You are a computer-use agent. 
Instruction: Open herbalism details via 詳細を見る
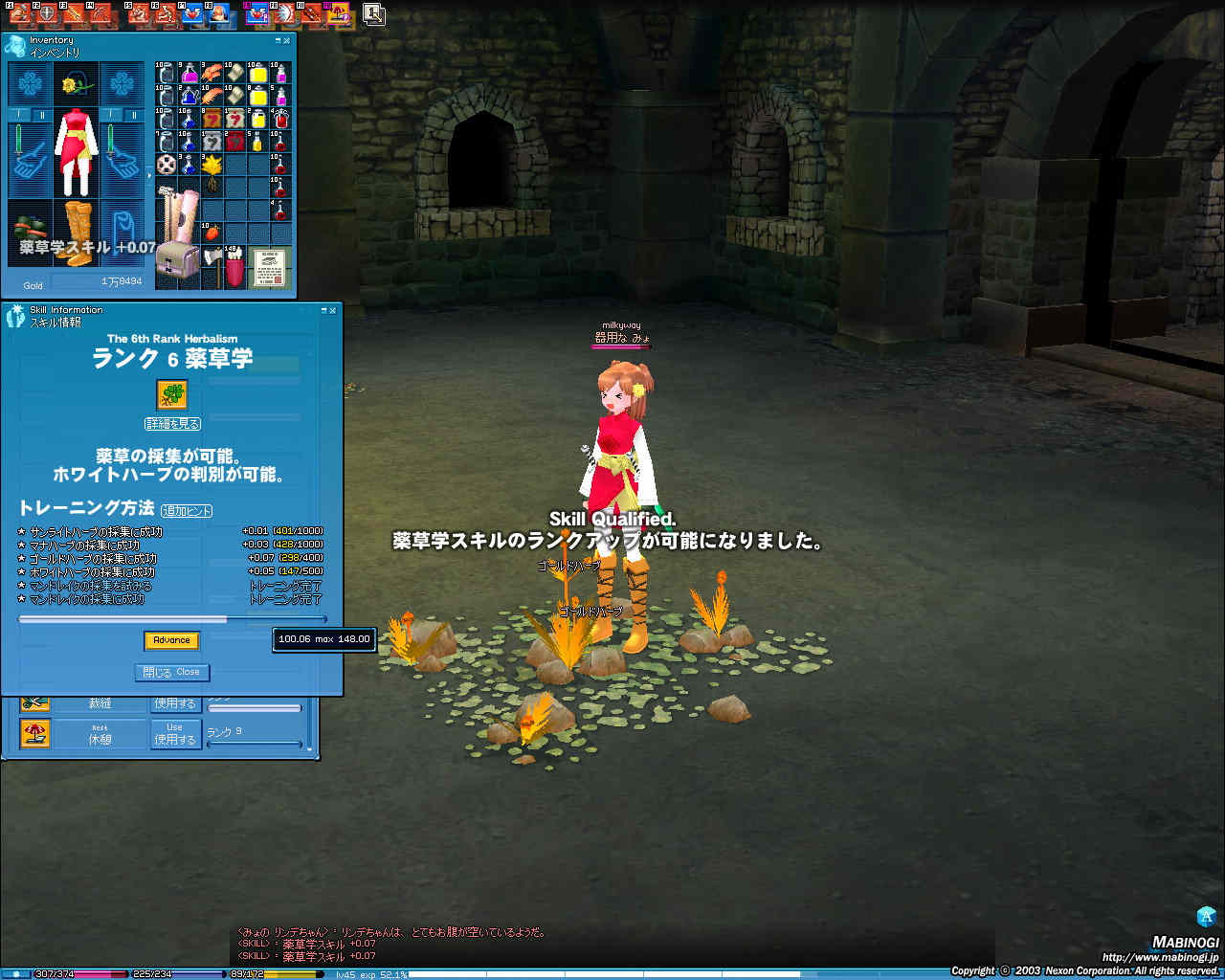tap(173, 423)
